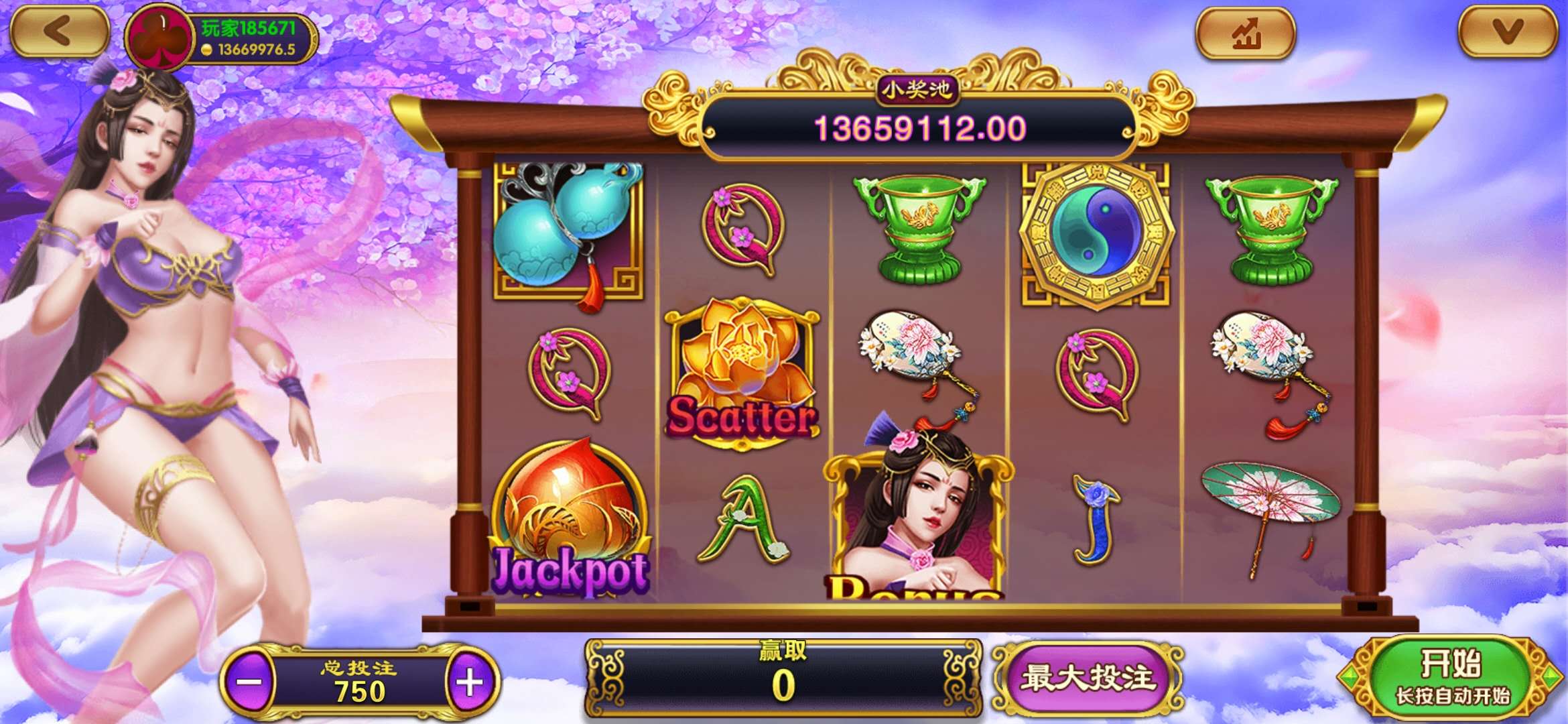The height and width of the screenshot is (724, 1568).
Task: Go back with the left arrow button
Action: pyautogui.click(x=59, y=31)
